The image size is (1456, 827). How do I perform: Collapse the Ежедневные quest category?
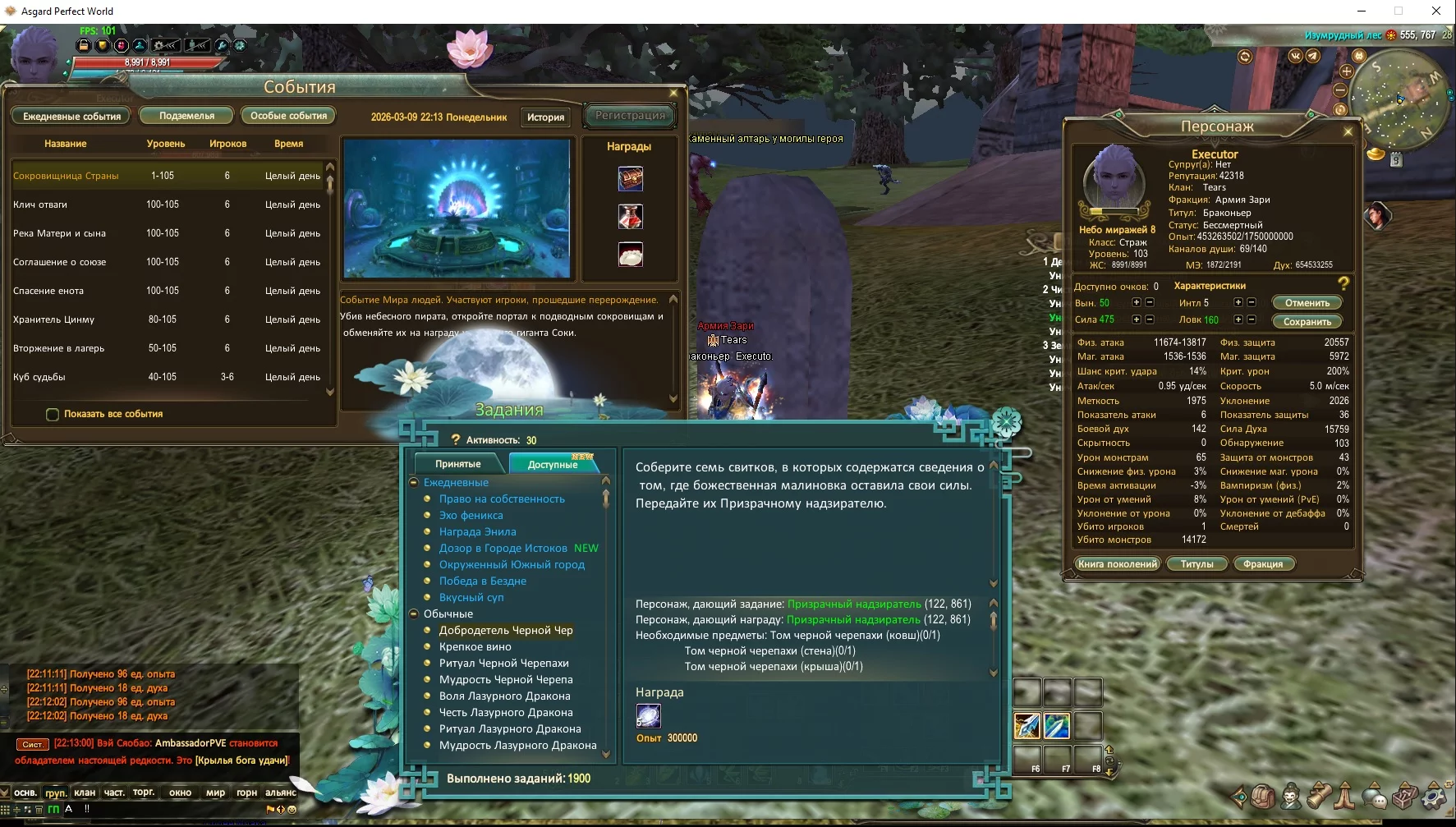pyautogui.click(x=414, y=483)
